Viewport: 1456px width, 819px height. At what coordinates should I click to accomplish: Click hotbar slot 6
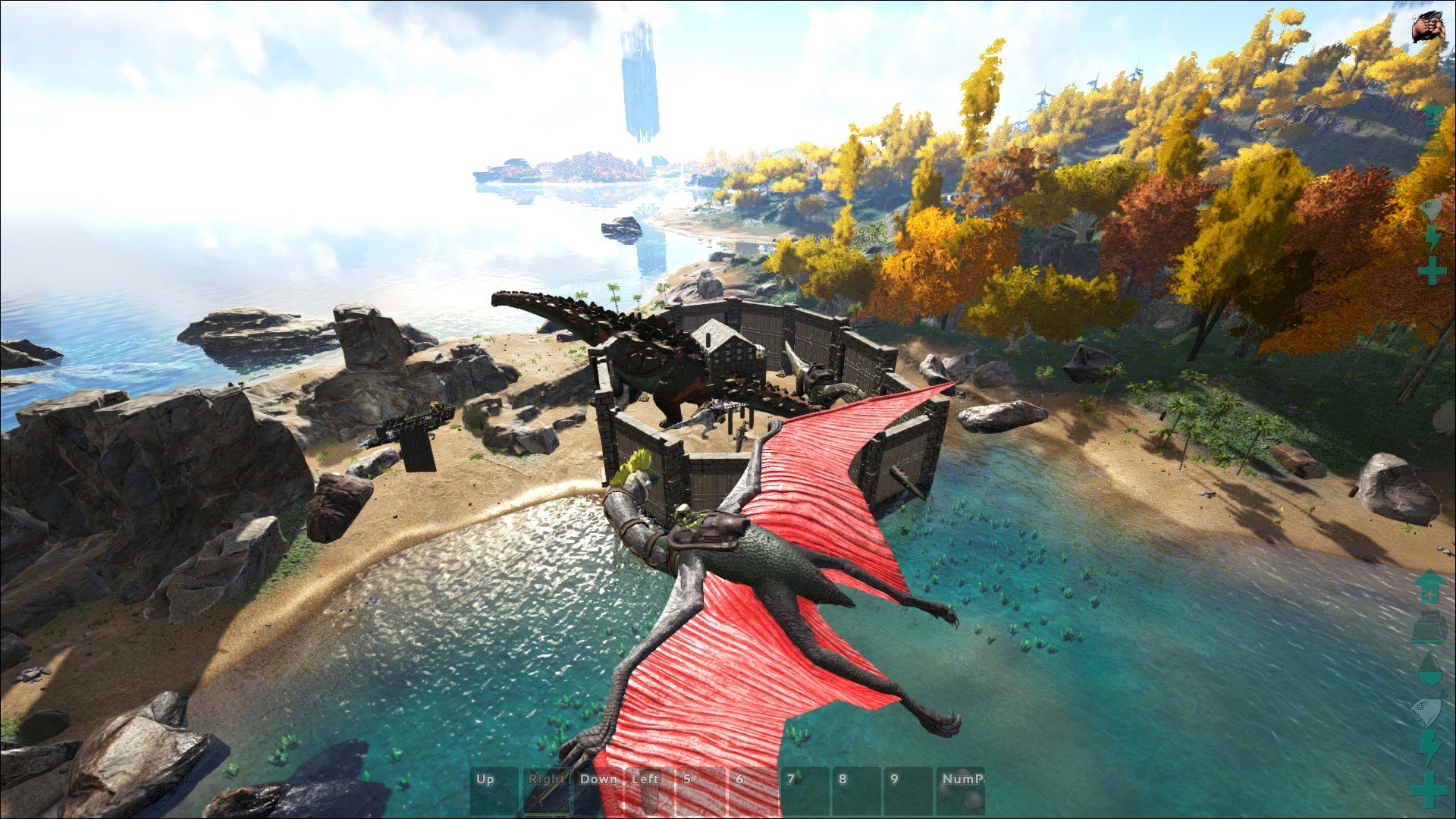click(754, 789)
